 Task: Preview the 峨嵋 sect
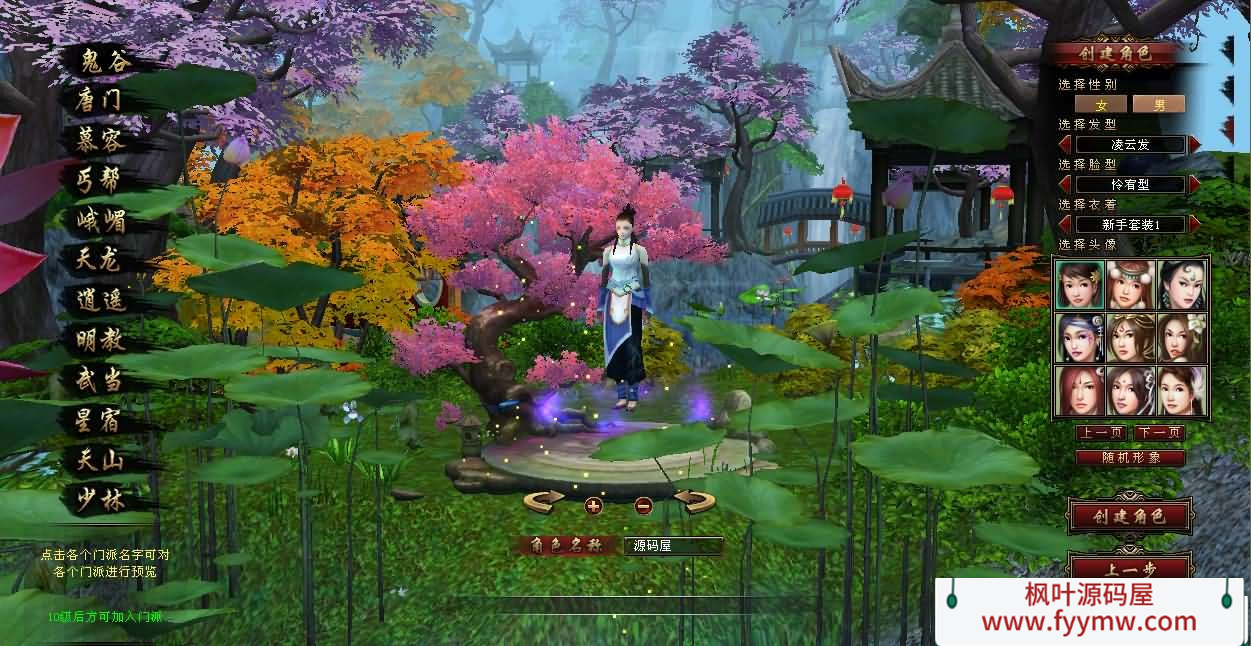point(100,220)
